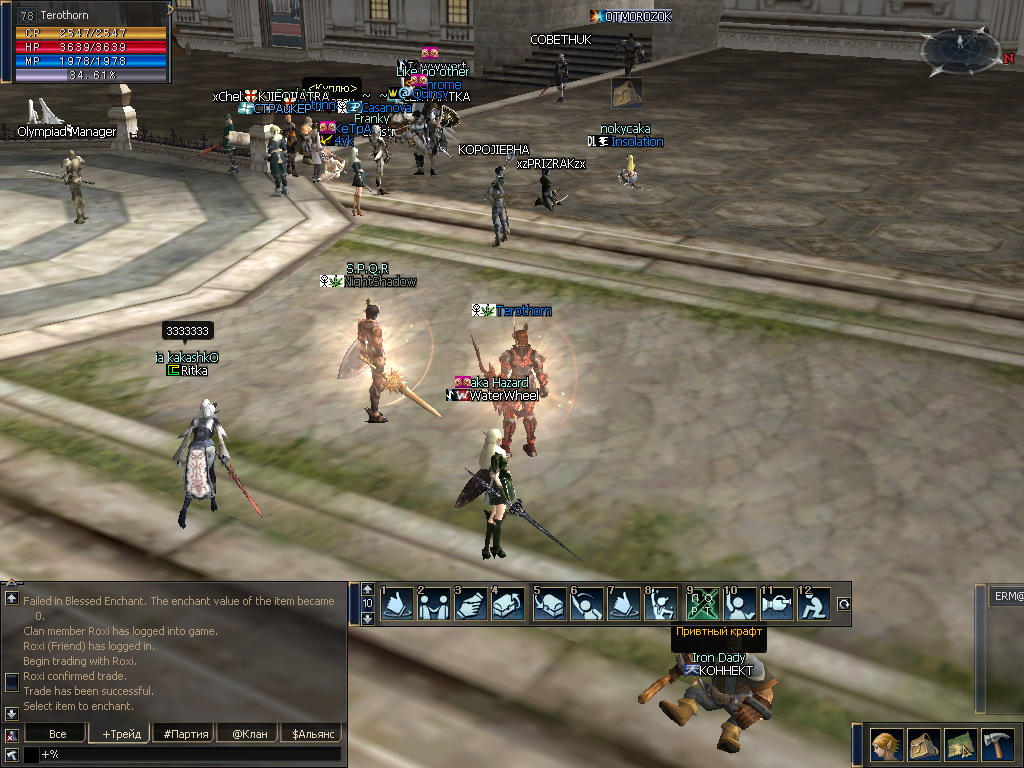This screenshot has width=1024, height=768.
Task: Rotate the shortcut bar orientation
Action: 843,604
